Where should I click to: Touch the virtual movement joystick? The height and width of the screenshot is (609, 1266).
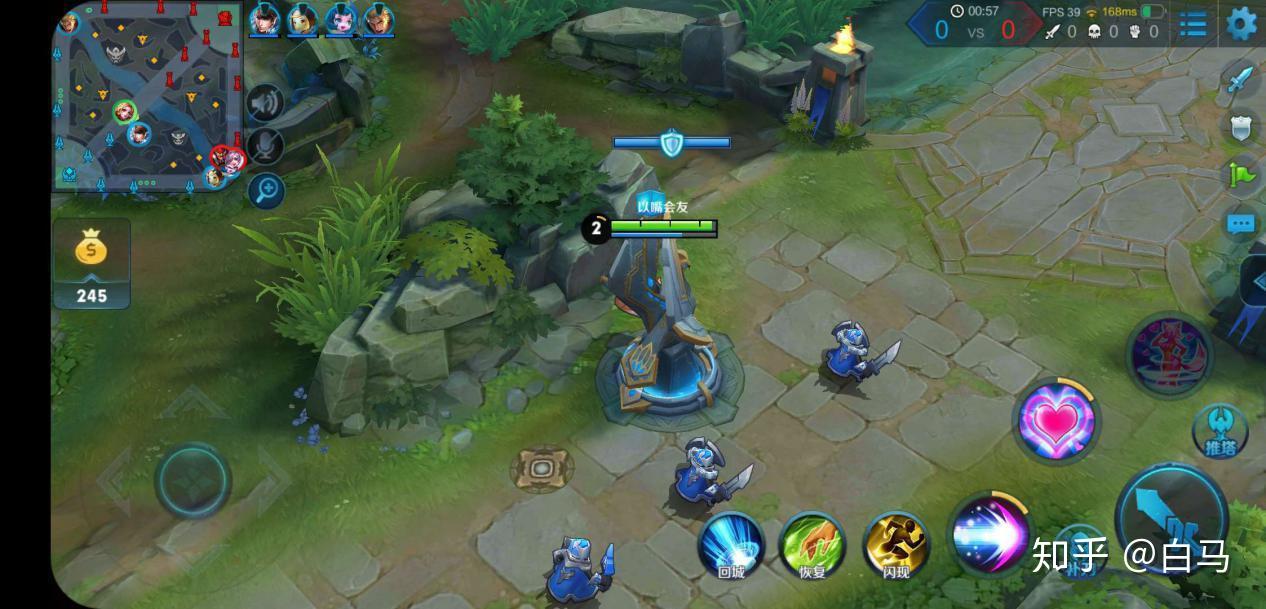[192, 481]
